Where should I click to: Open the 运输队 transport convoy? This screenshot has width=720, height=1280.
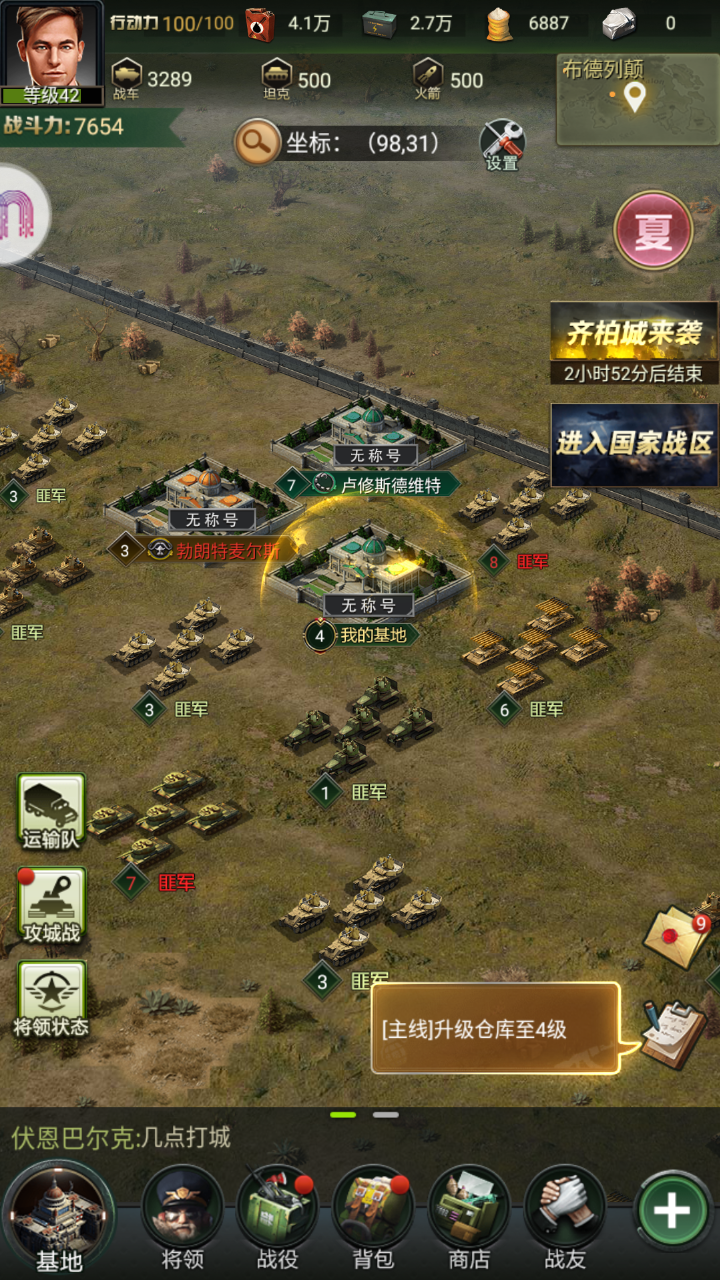(x=51, y=812)
